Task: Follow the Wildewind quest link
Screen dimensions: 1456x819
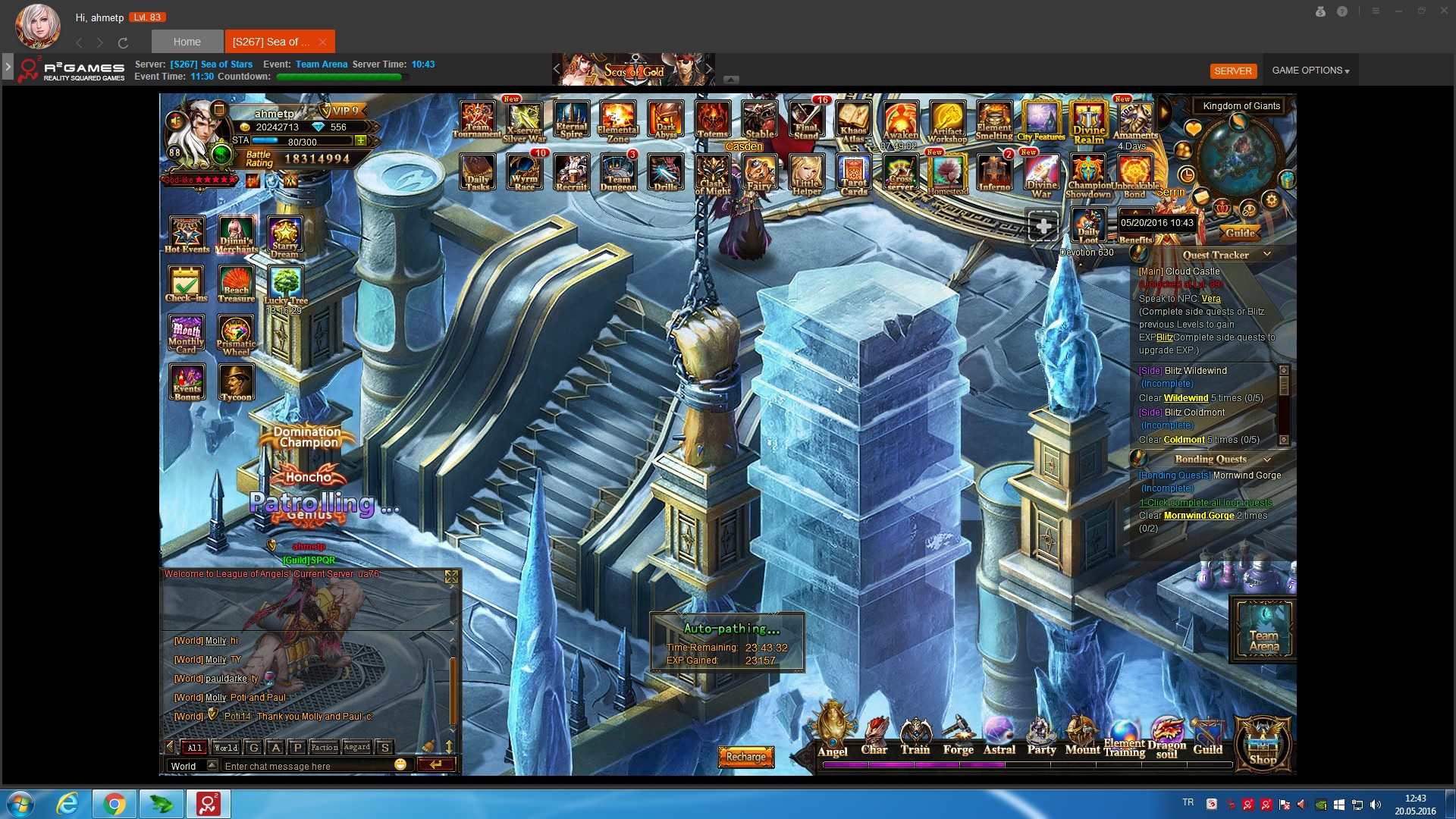Action: (1186, 398)
